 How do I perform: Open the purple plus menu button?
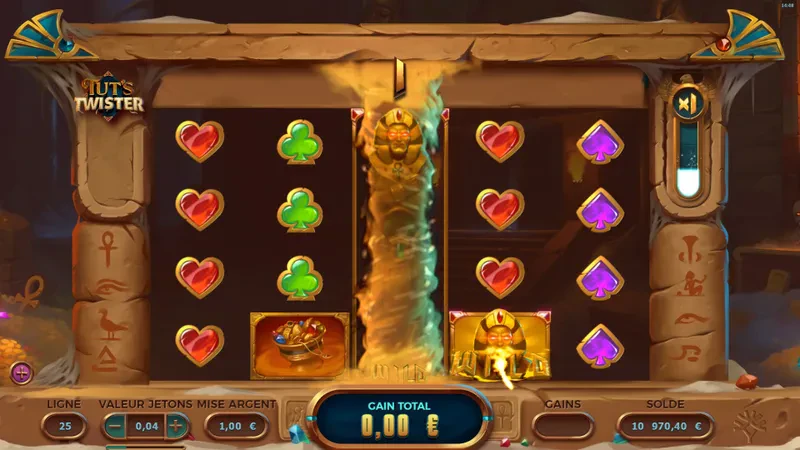point(22,373)
